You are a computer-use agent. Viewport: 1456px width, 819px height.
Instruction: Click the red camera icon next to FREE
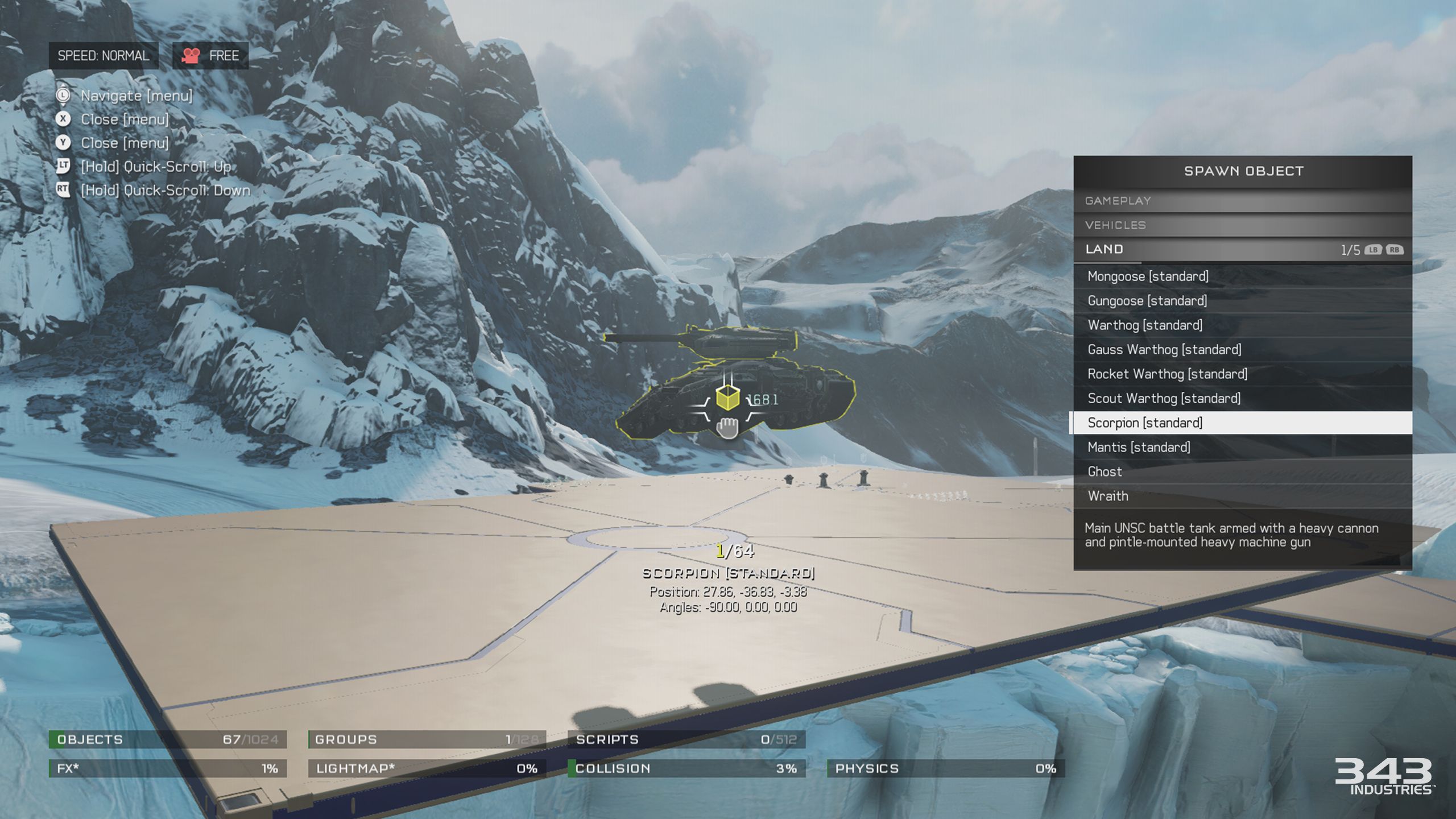(190, 55)
